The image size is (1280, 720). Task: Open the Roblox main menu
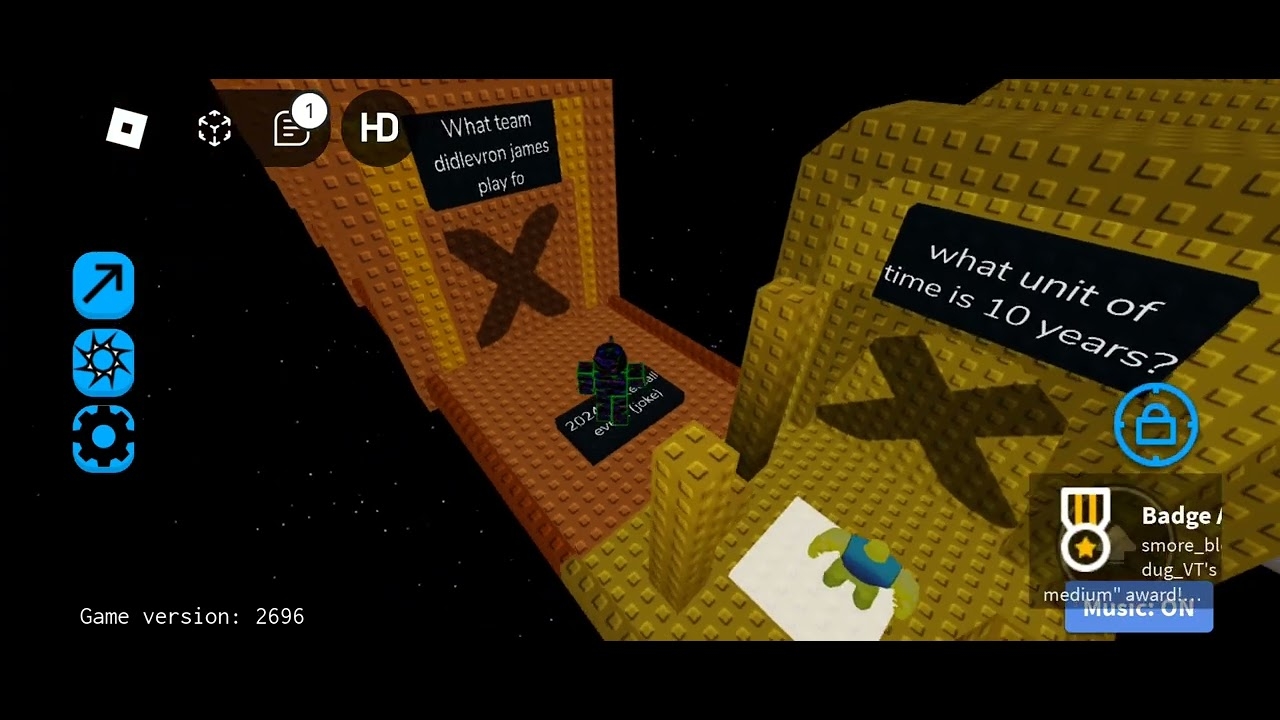click(127, 129)
